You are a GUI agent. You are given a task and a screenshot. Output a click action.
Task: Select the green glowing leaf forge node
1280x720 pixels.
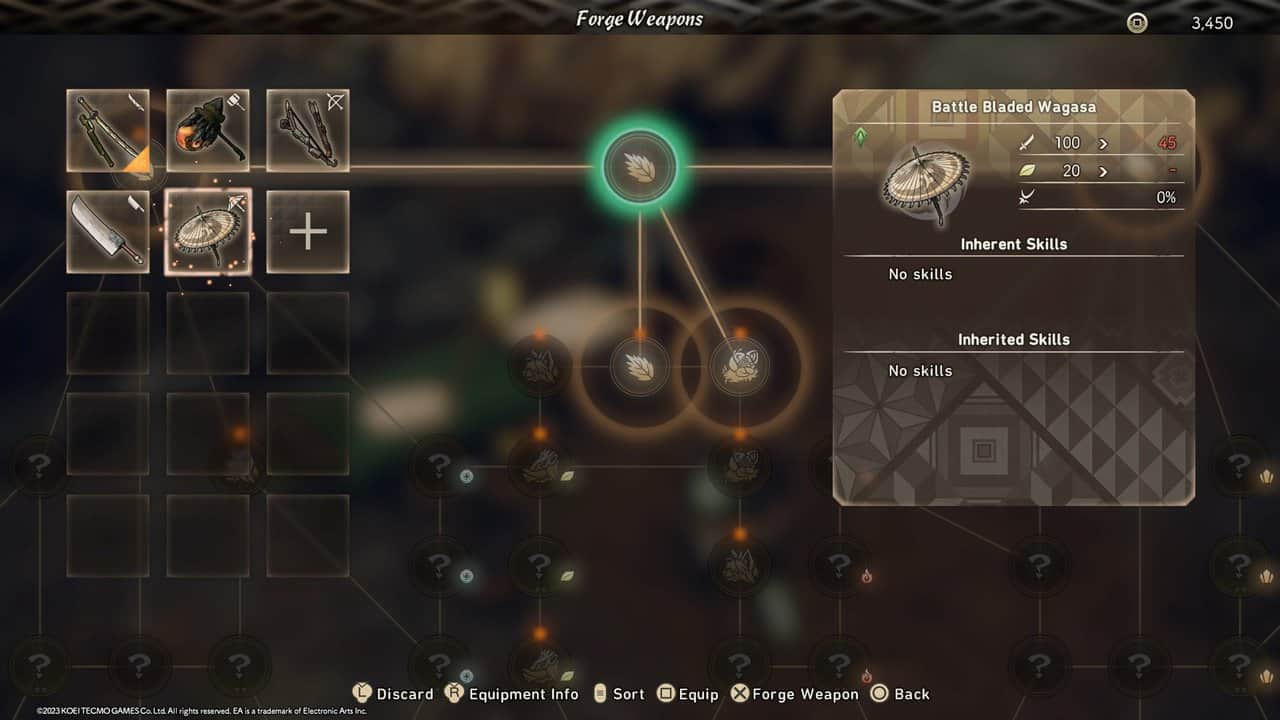(x=640, y=167)
